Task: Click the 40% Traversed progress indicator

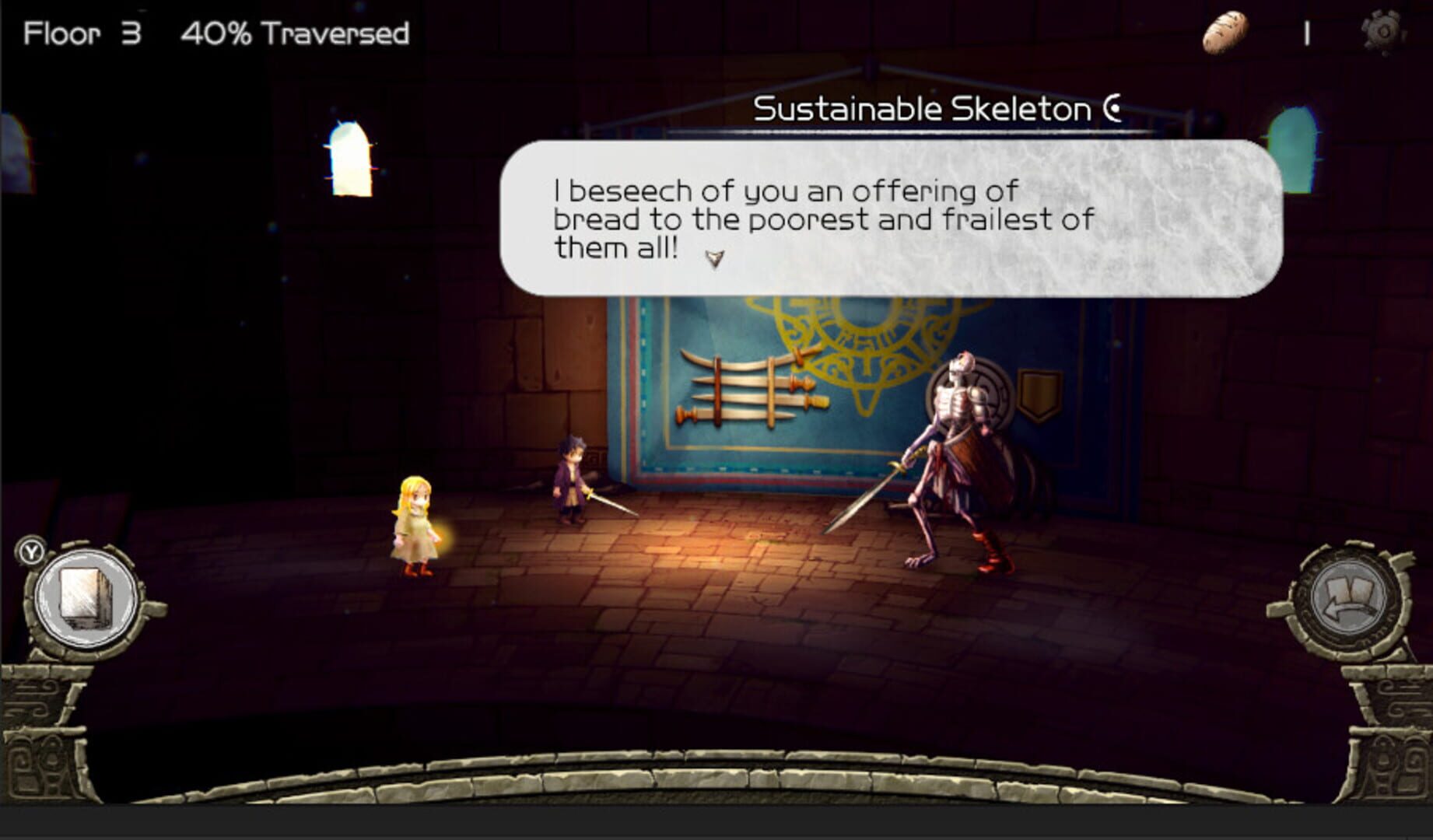Action: click(295, 33)
